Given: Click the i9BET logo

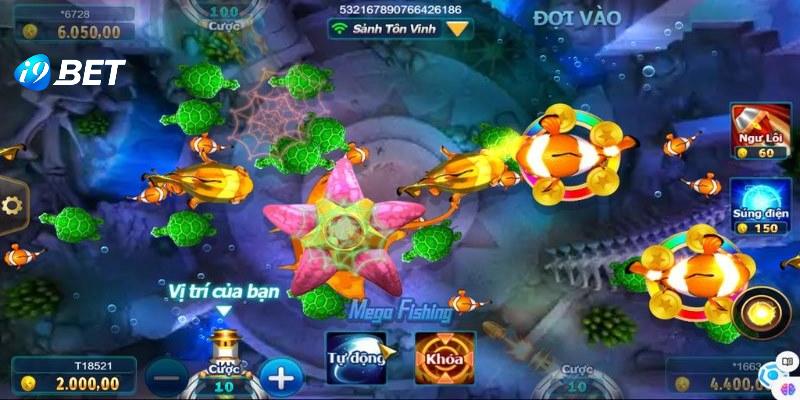Looking at the screenshot, I should [68, 72].
